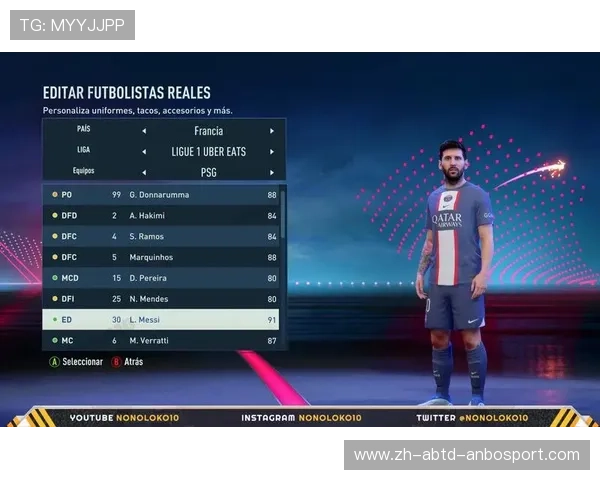Viewport: 600px width, 480px height.
Task: Go back using the Atrás option
Action: 128,362
